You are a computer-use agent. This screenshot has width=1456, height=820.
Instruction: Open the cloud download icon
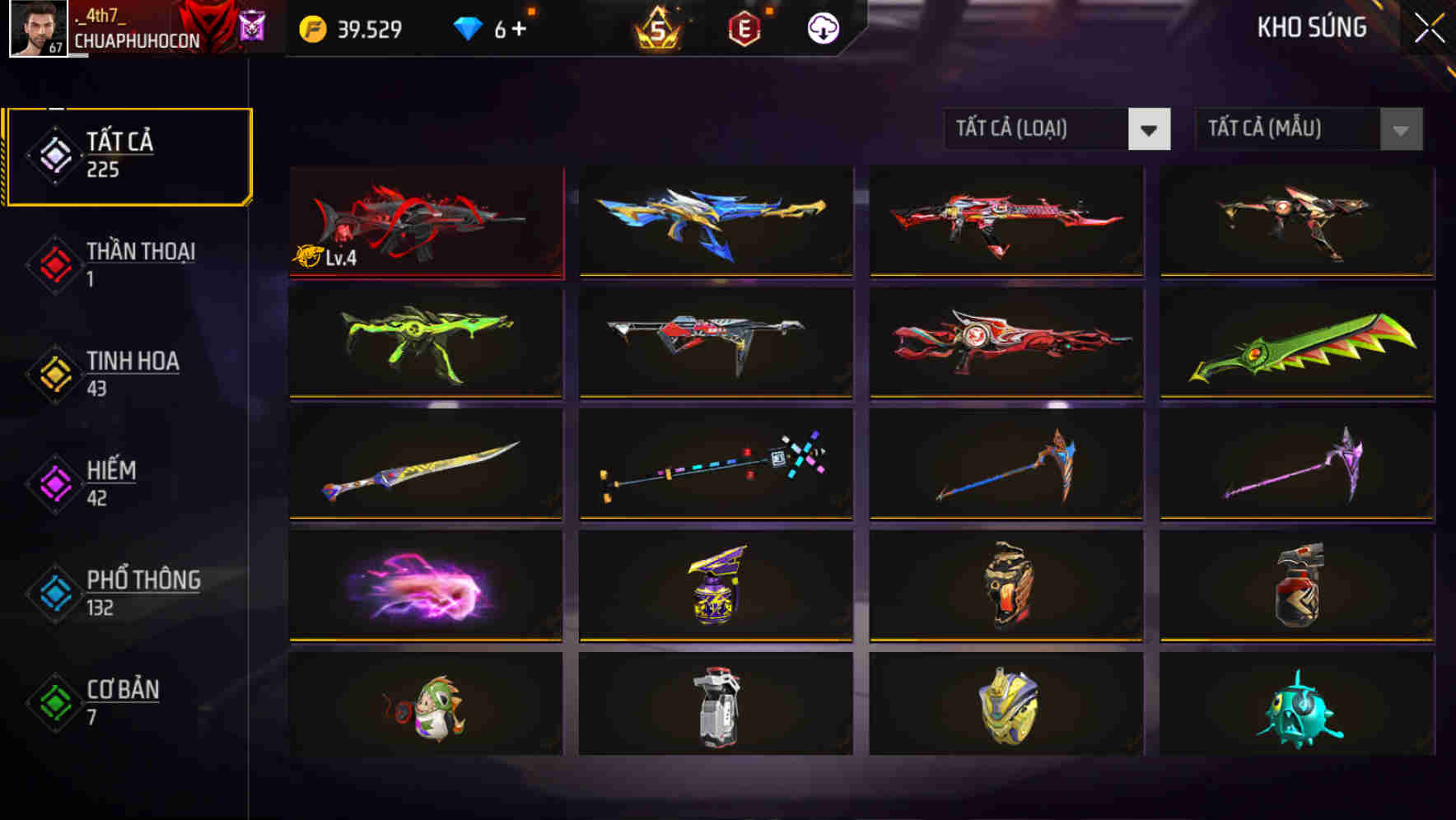click(822, 29)
